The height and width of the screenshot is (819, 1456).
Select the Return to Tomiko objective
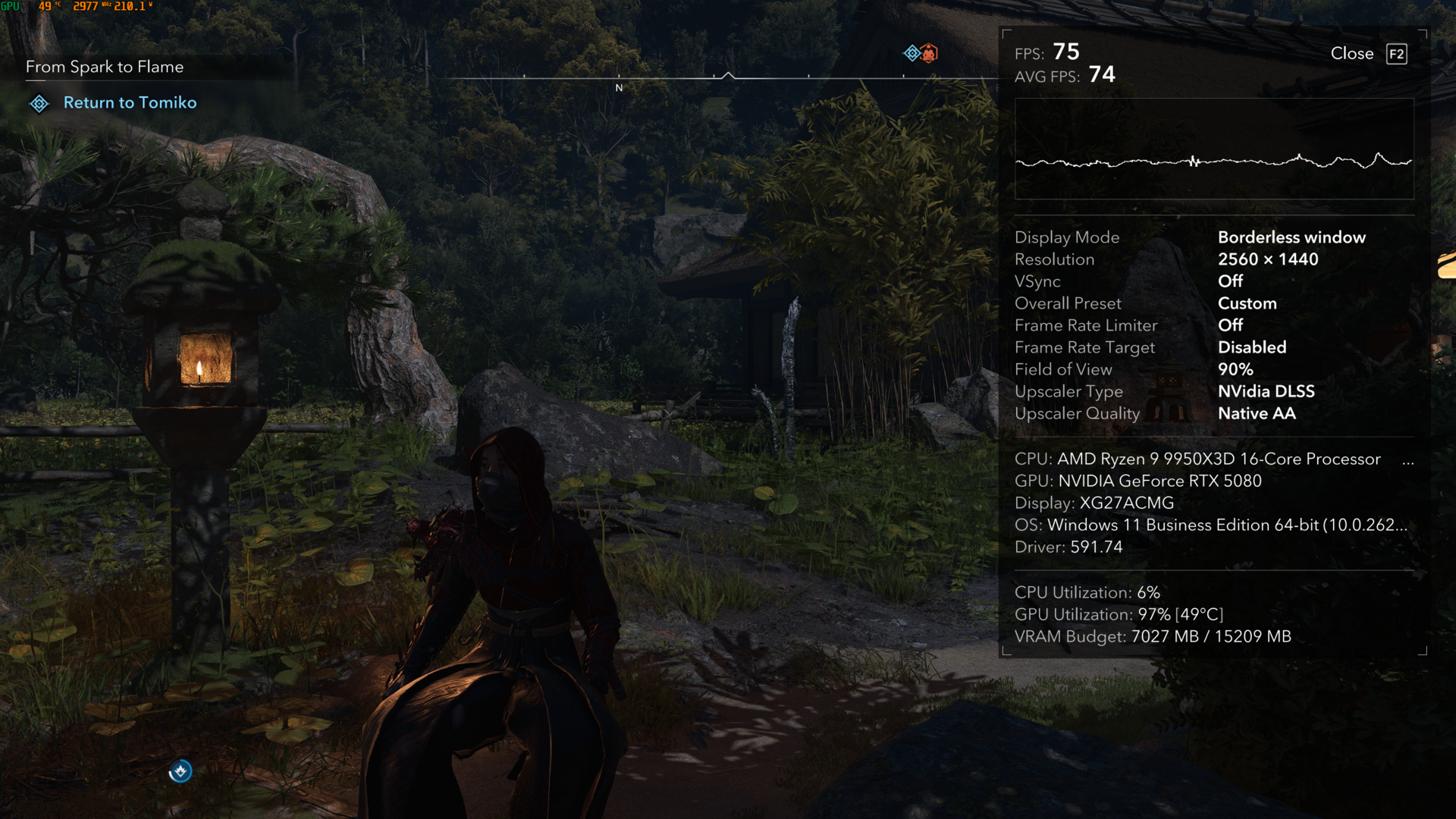pos(130,103)
